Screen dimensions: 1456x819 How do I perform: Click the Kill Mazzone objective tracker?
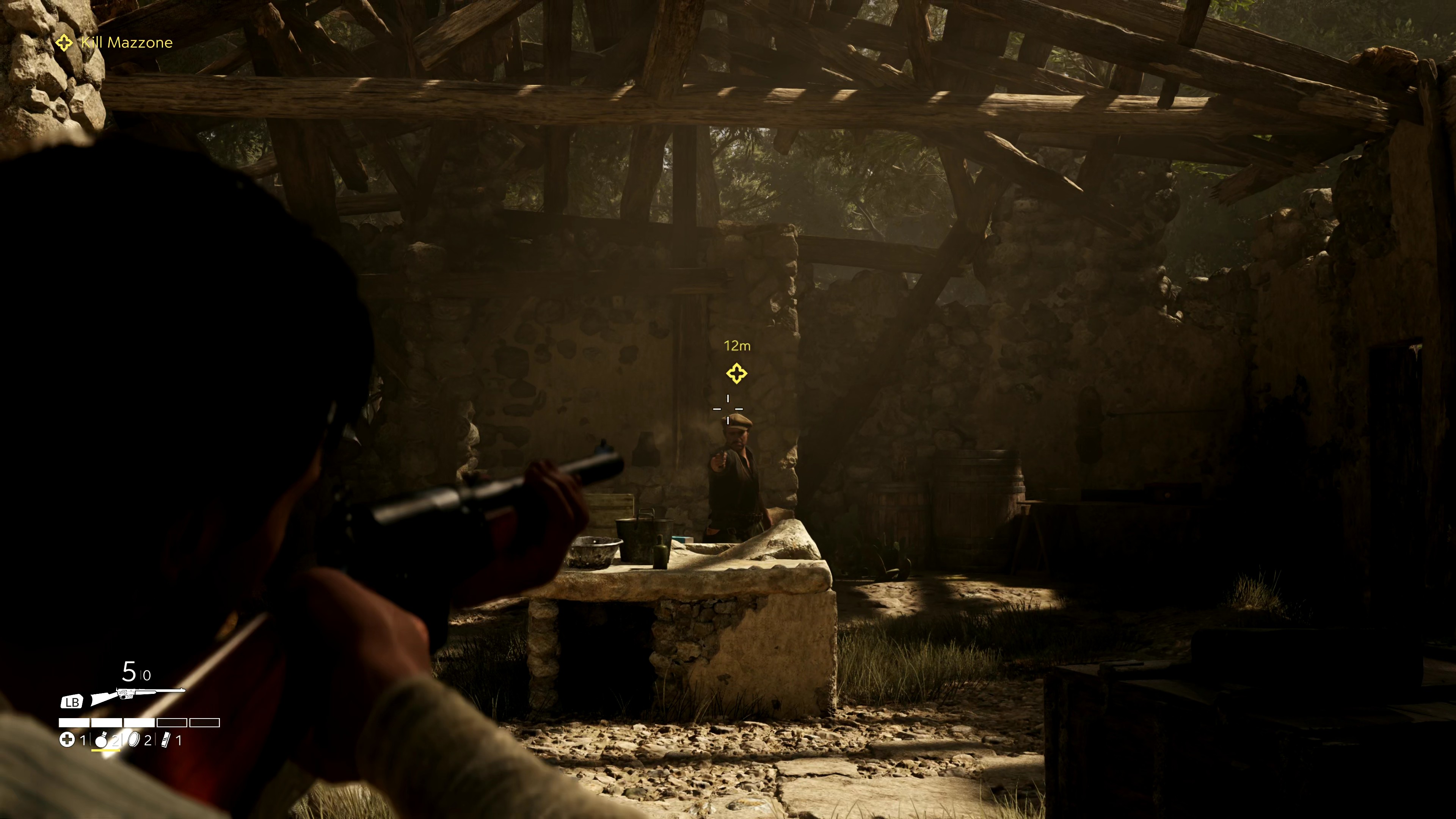click(x=115, y=42)
